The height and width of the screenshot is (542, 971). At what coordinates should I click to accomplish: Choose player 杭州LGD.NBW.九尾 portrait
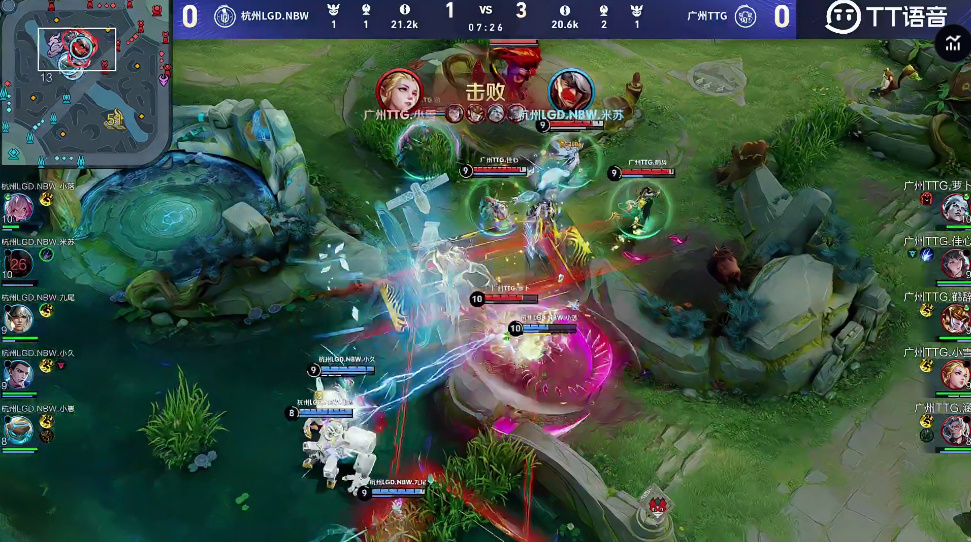(20, 318)
